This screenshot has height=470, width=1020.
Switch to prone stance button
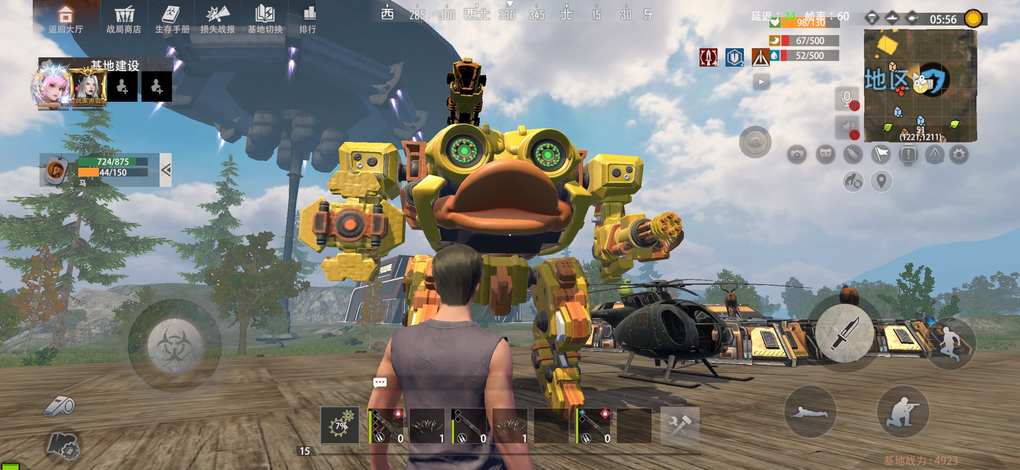click(809, 409)
